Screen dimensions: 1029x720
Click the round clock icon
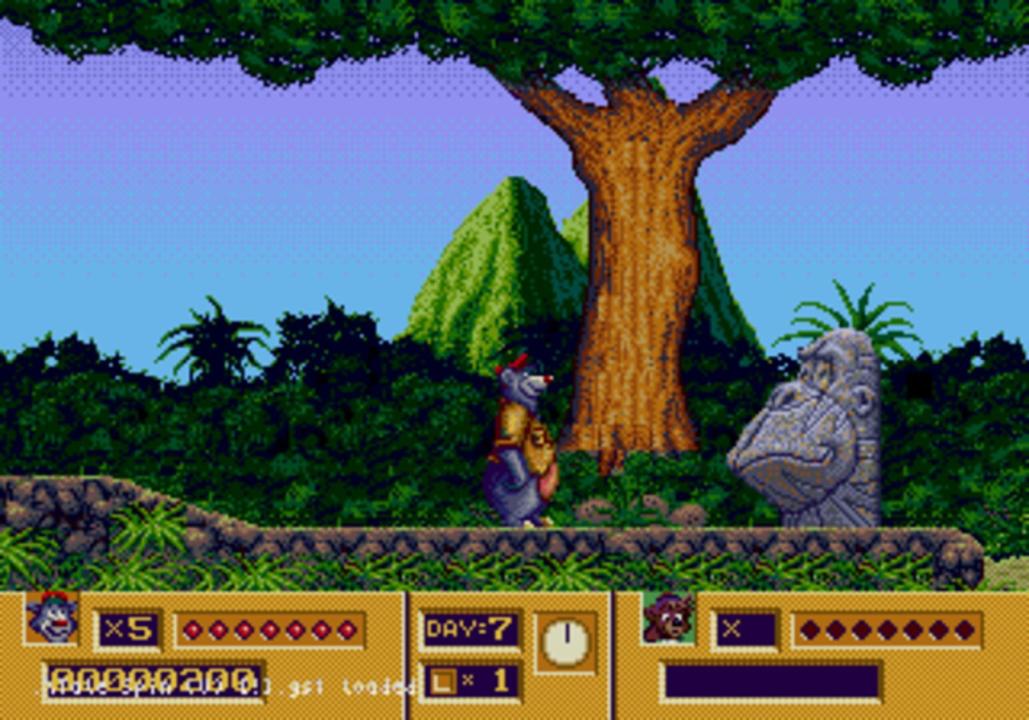coord(566,642)
